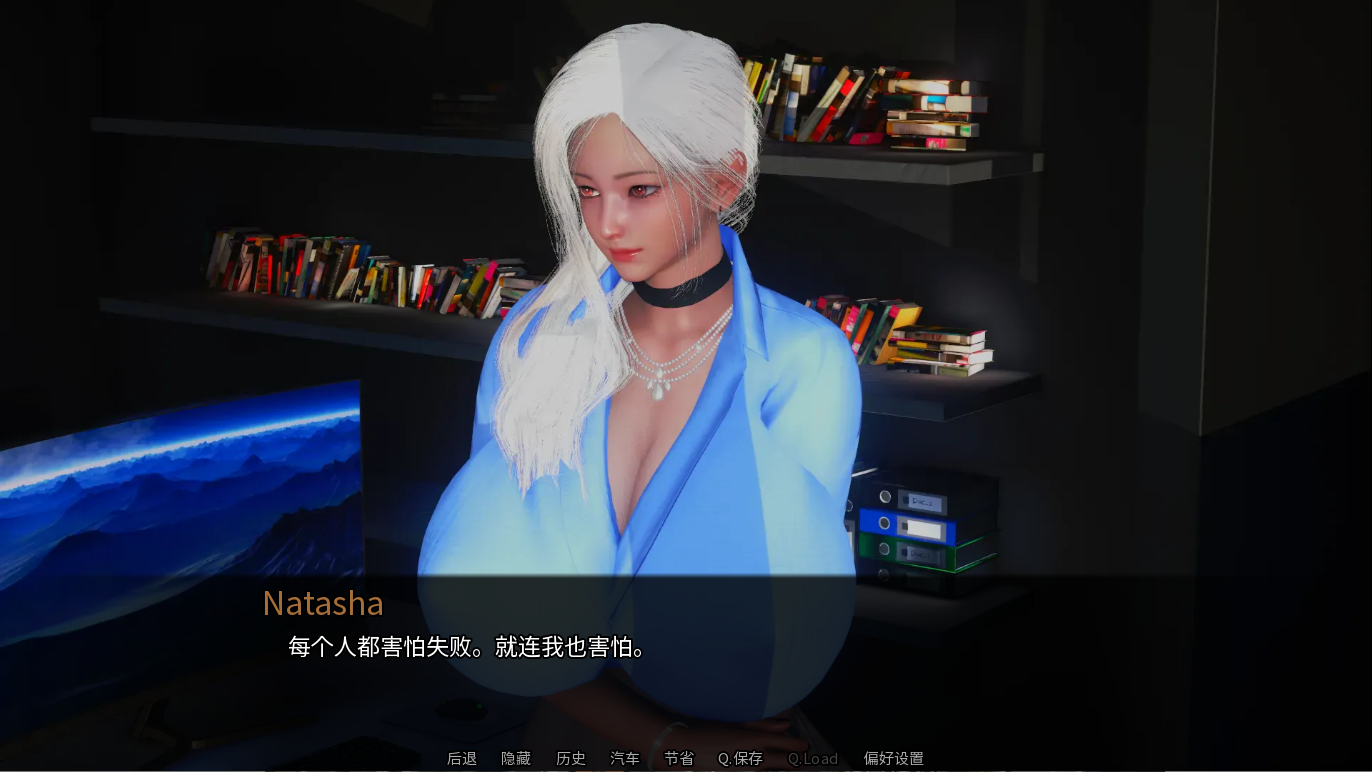
Task: Activate skip mode using 节省
Action: (x=678, y=758)
